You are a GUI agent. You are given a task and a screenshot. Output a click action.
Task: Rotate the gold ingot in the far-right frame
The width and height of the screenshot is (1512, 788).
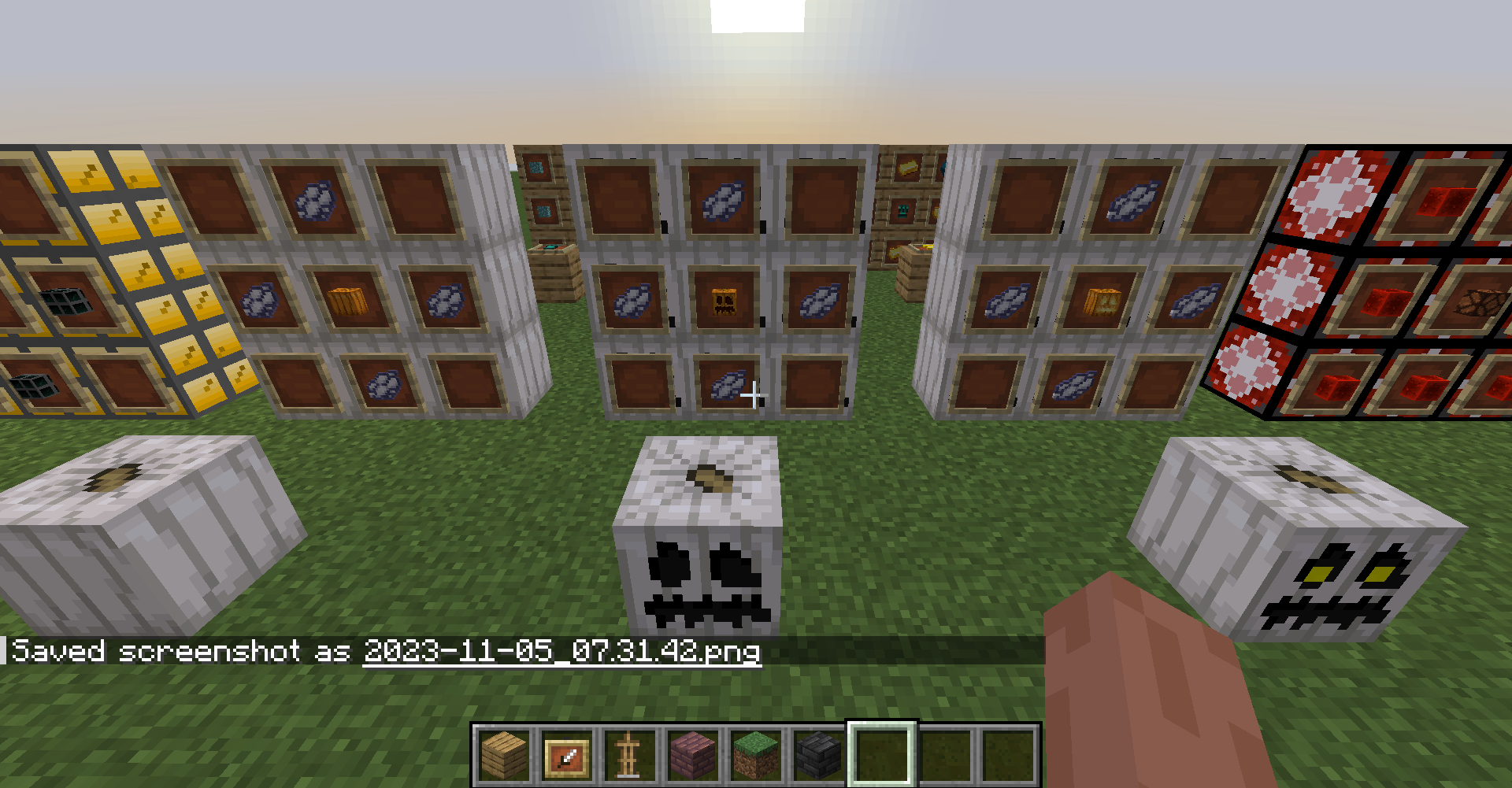coord(910,167)
